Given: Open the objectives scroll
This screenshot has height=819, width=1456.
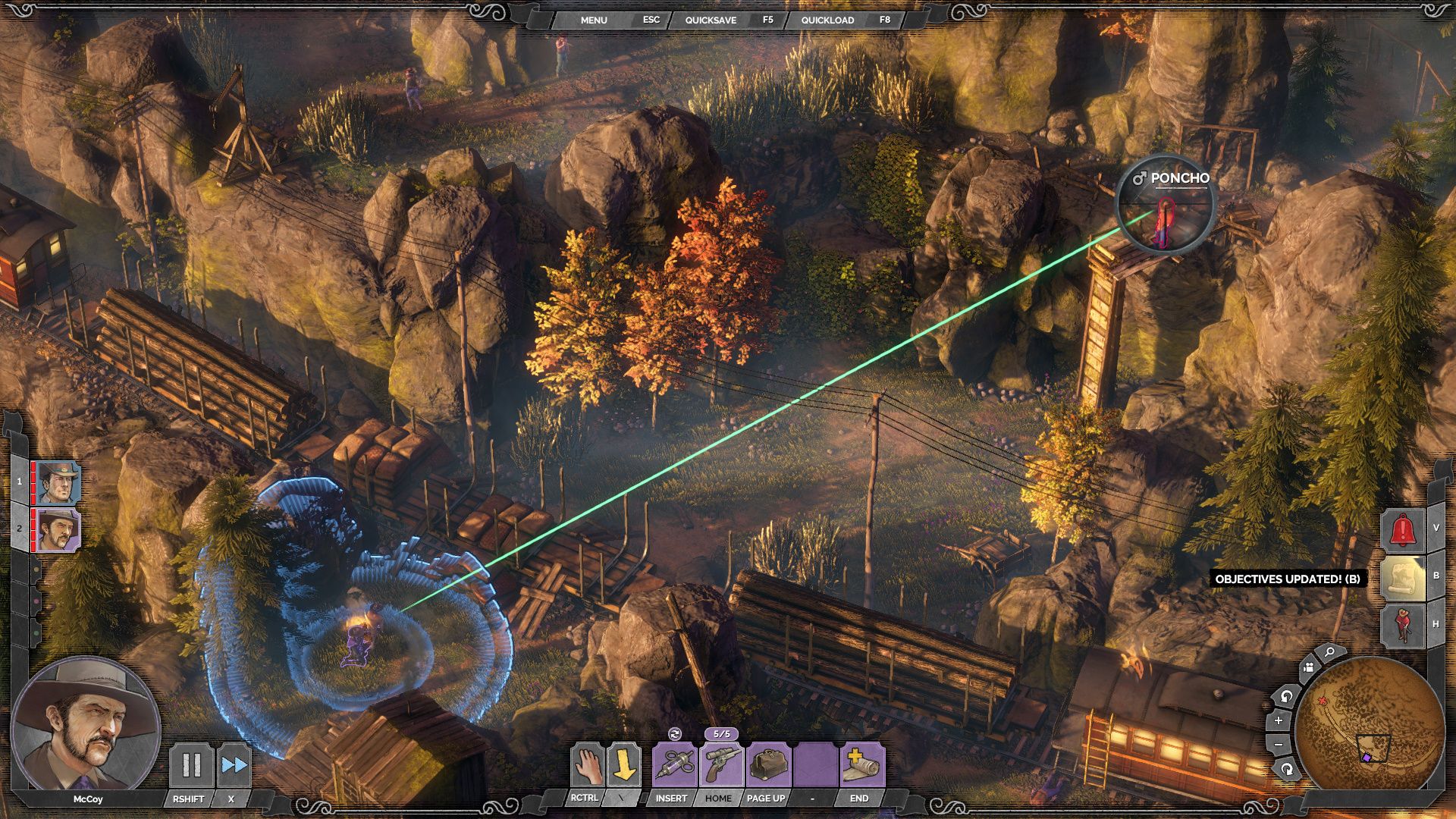Looking at the screenshot, I should coord(1404,578).
